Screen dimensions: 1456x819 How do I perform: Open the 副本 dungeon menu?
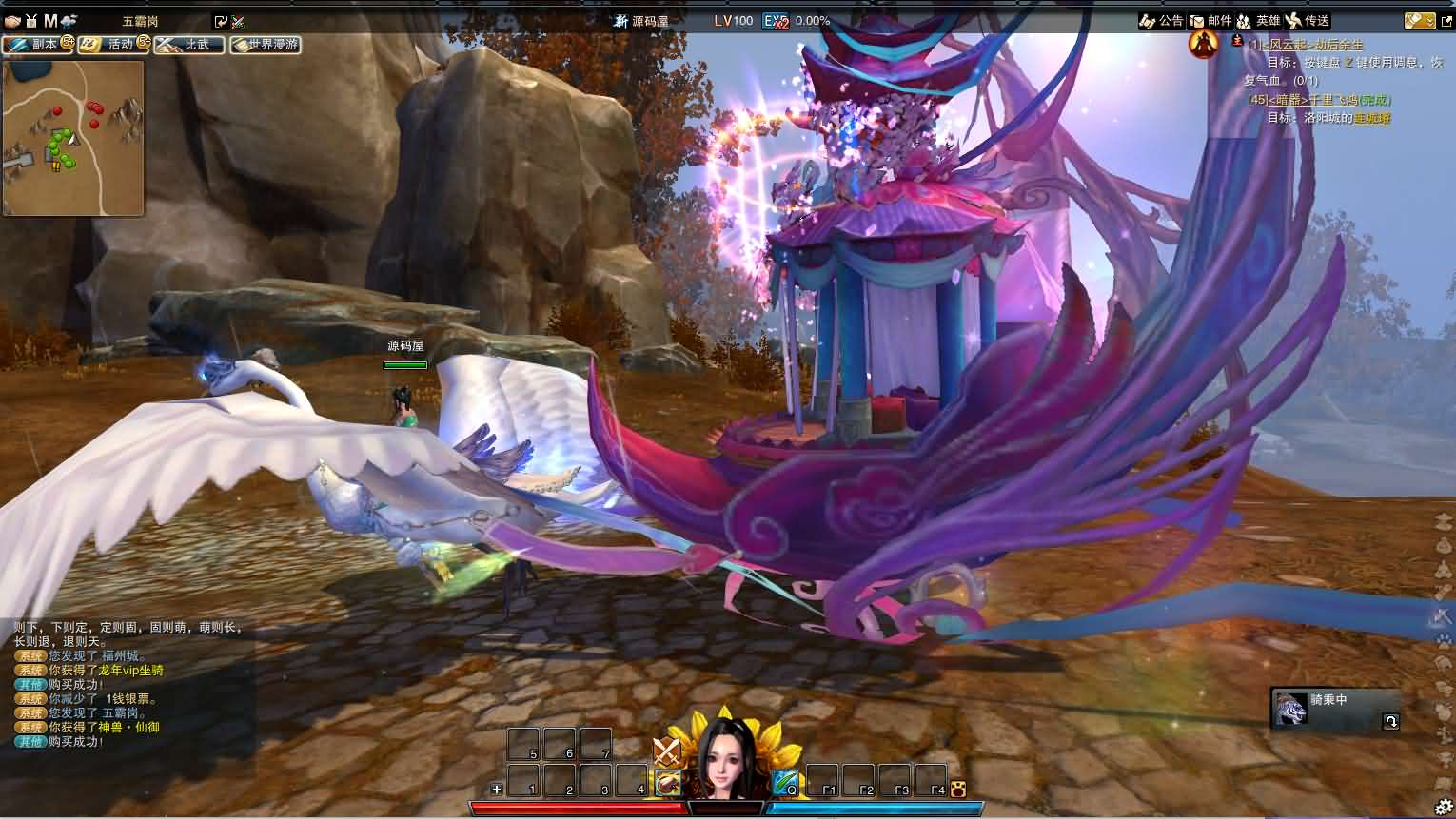[38, 44]
